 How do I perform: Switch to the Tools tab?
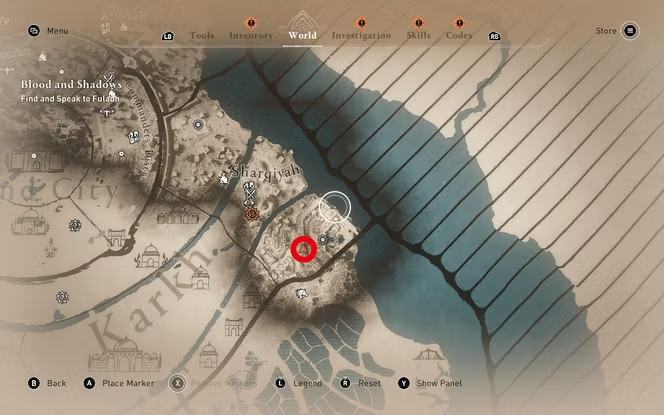[x=201, y=35]
